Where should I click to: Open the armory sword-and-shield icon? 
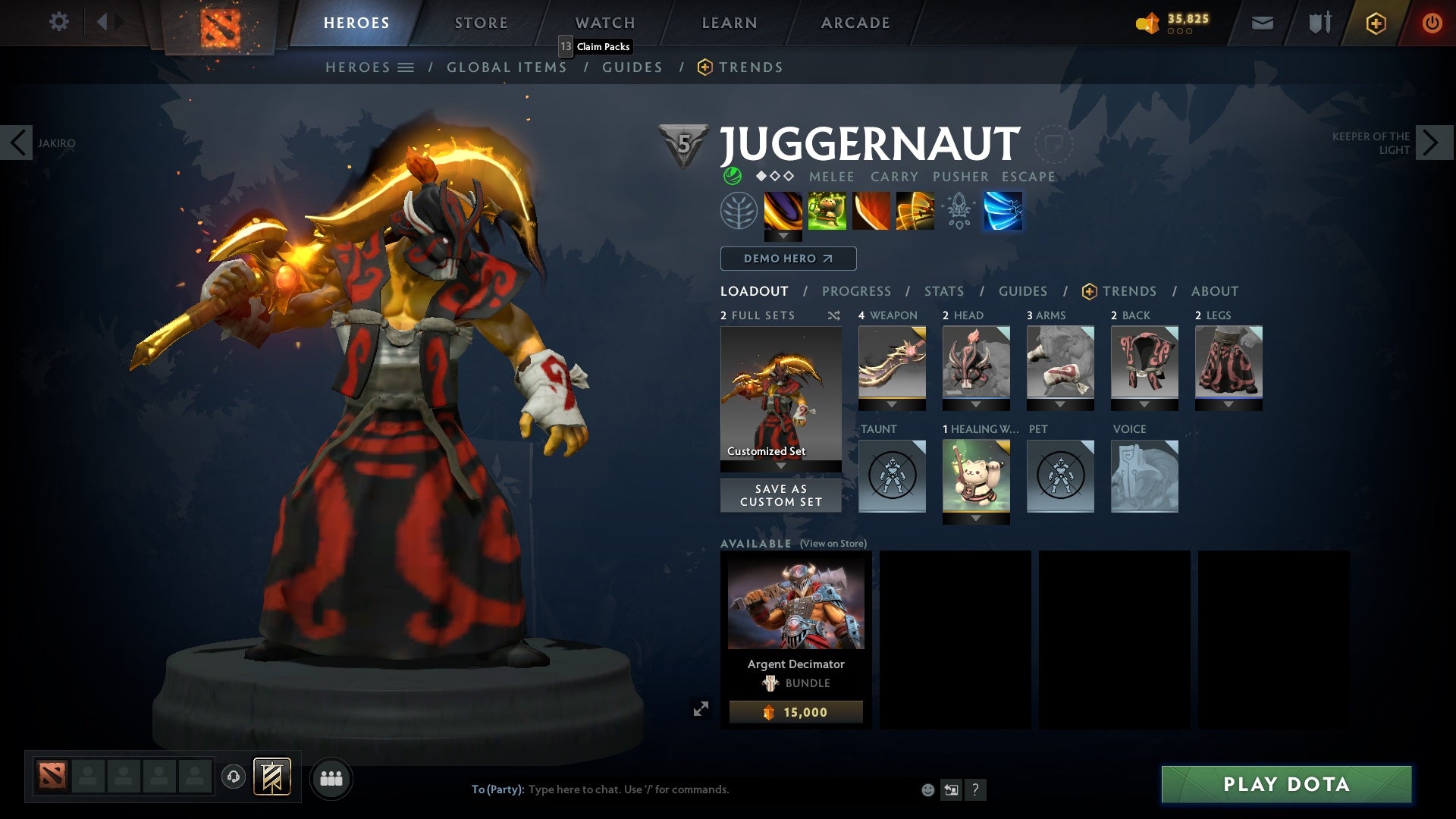pos(1318,22)
